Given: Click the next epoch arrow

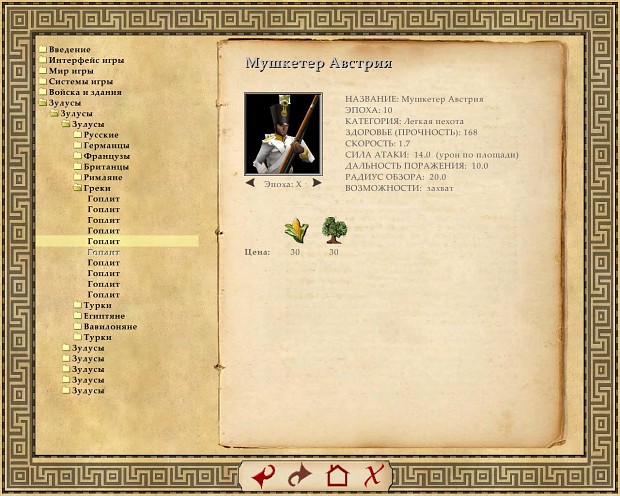Looking at the screenshot, I should 316,183.
